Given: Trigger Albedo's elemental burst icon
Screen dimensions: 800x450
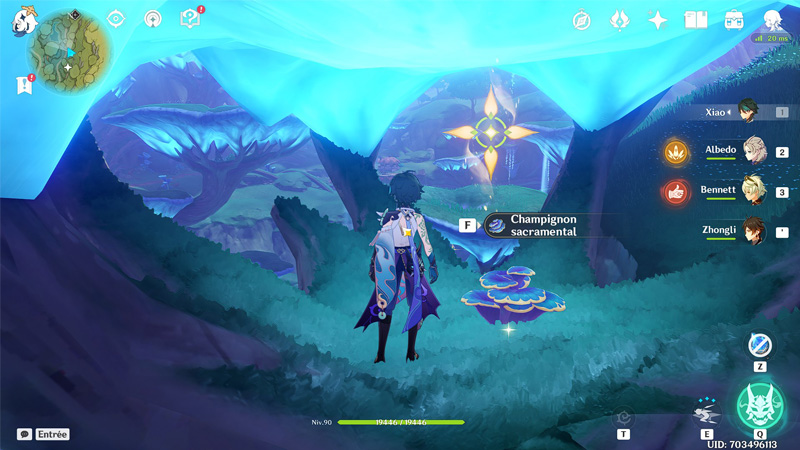Looking at the screenshot, I should click(677, 152).
